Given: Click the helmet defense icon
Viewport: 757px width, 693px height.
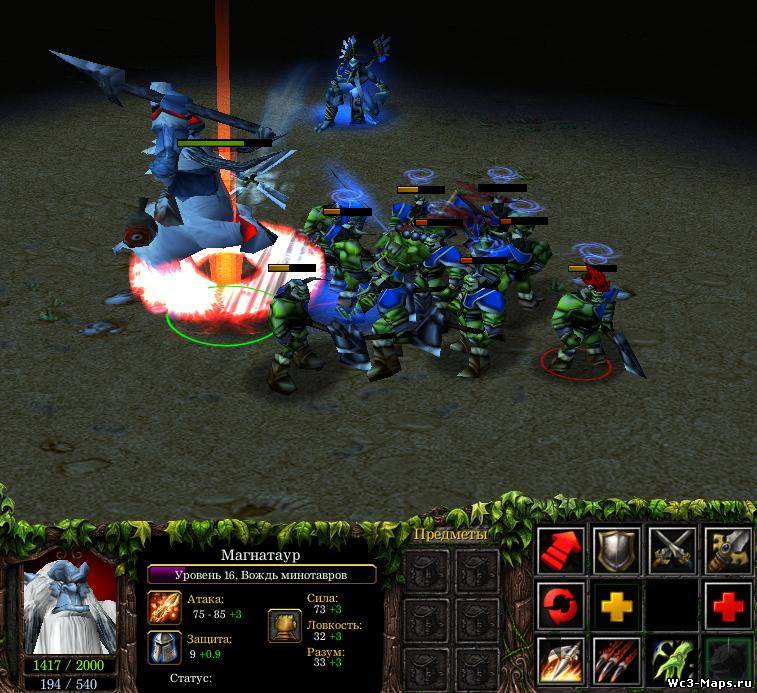Looking at the screenshot, I should click(164, 647).
